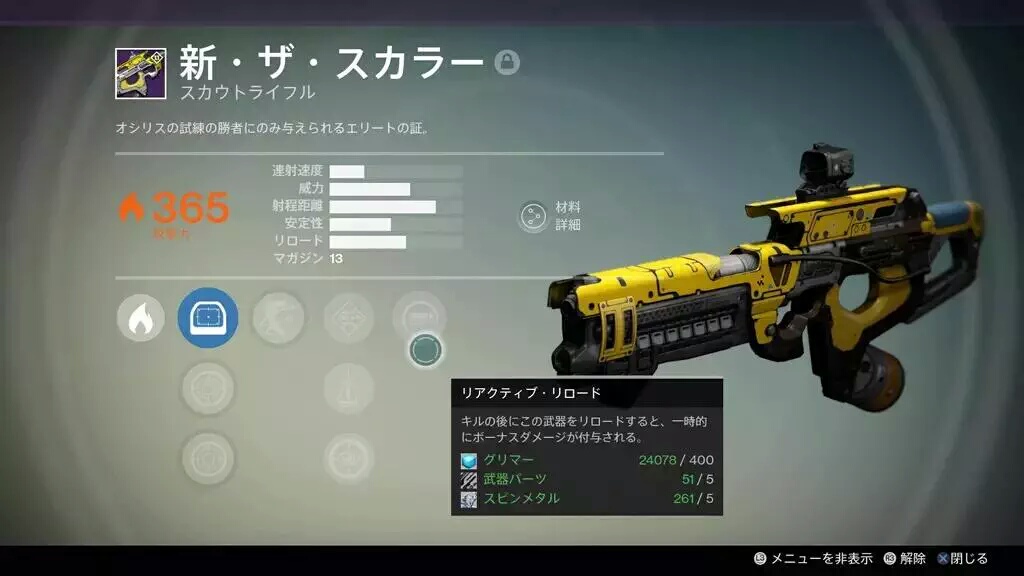The image size is (1024, 576).
Task: Choose the blue highlighted sight perk node
Action: pos(208,319)
